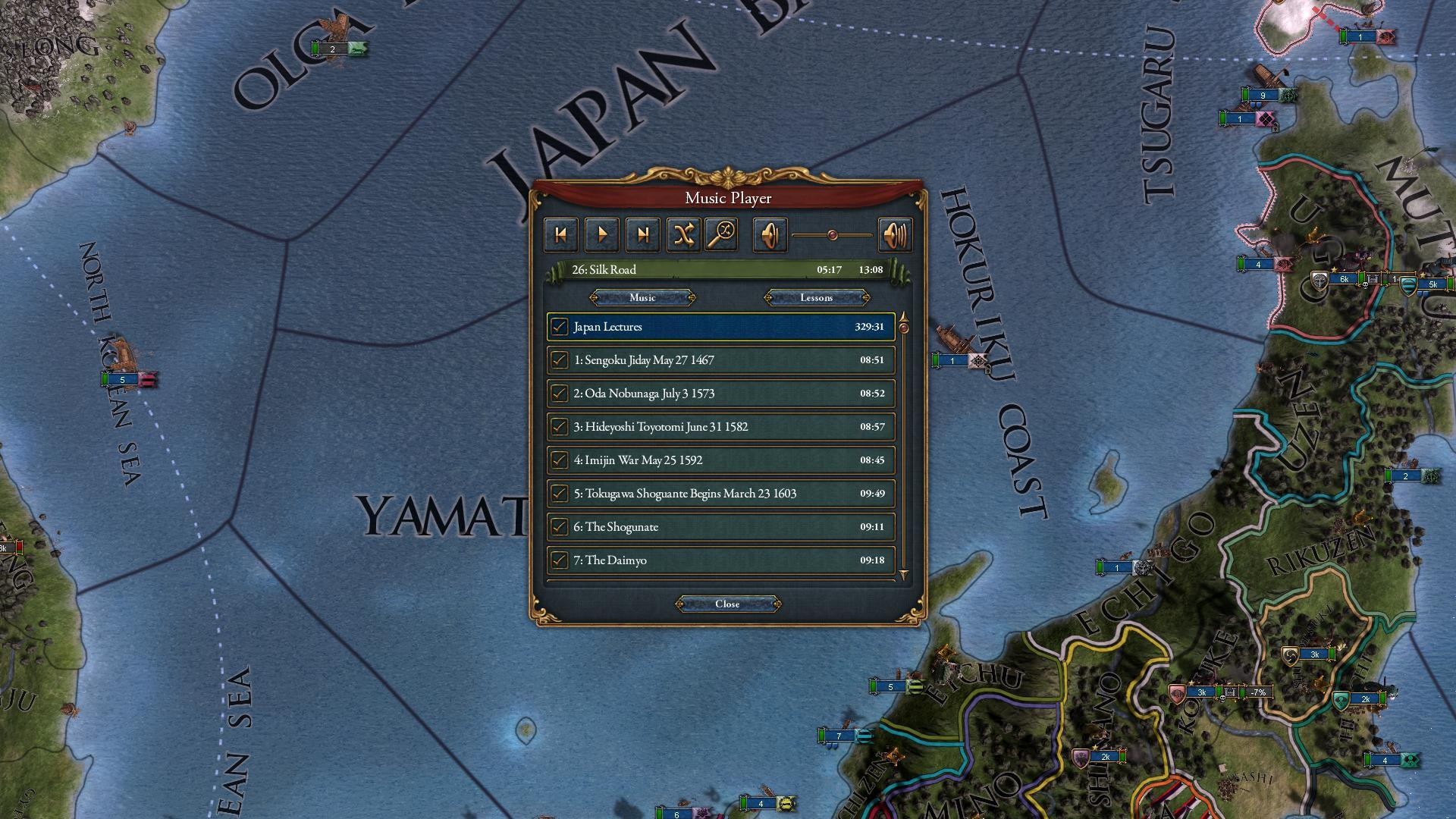The image size is (1456, 819).
Task: Click the previous track icon
Action: pos(561,234)
